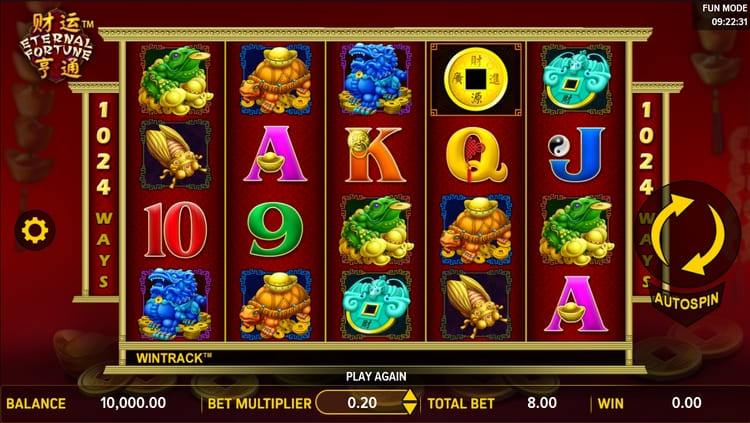The image size is (750, 423).
Task: Open the gear settings menu
Action: click(34, 231)
